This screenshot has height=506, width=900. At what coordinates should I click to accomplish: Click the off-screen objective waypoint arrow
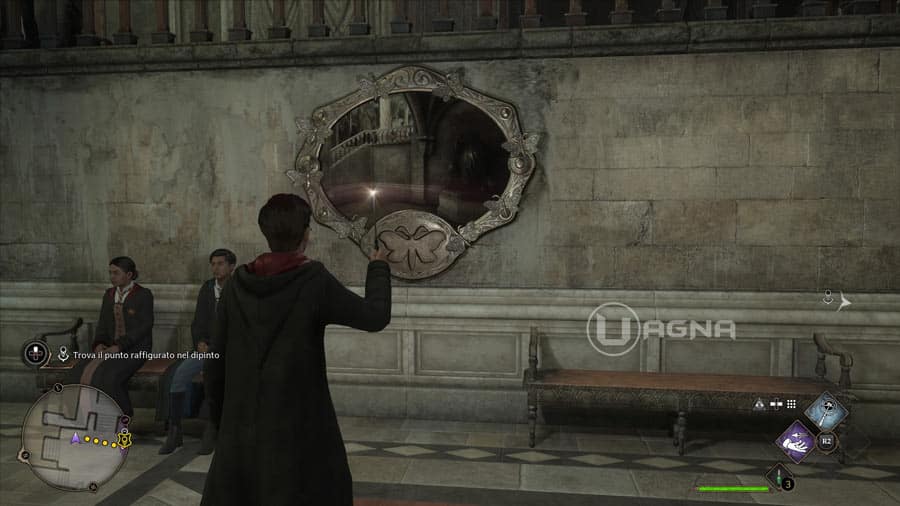click(845, 301)
